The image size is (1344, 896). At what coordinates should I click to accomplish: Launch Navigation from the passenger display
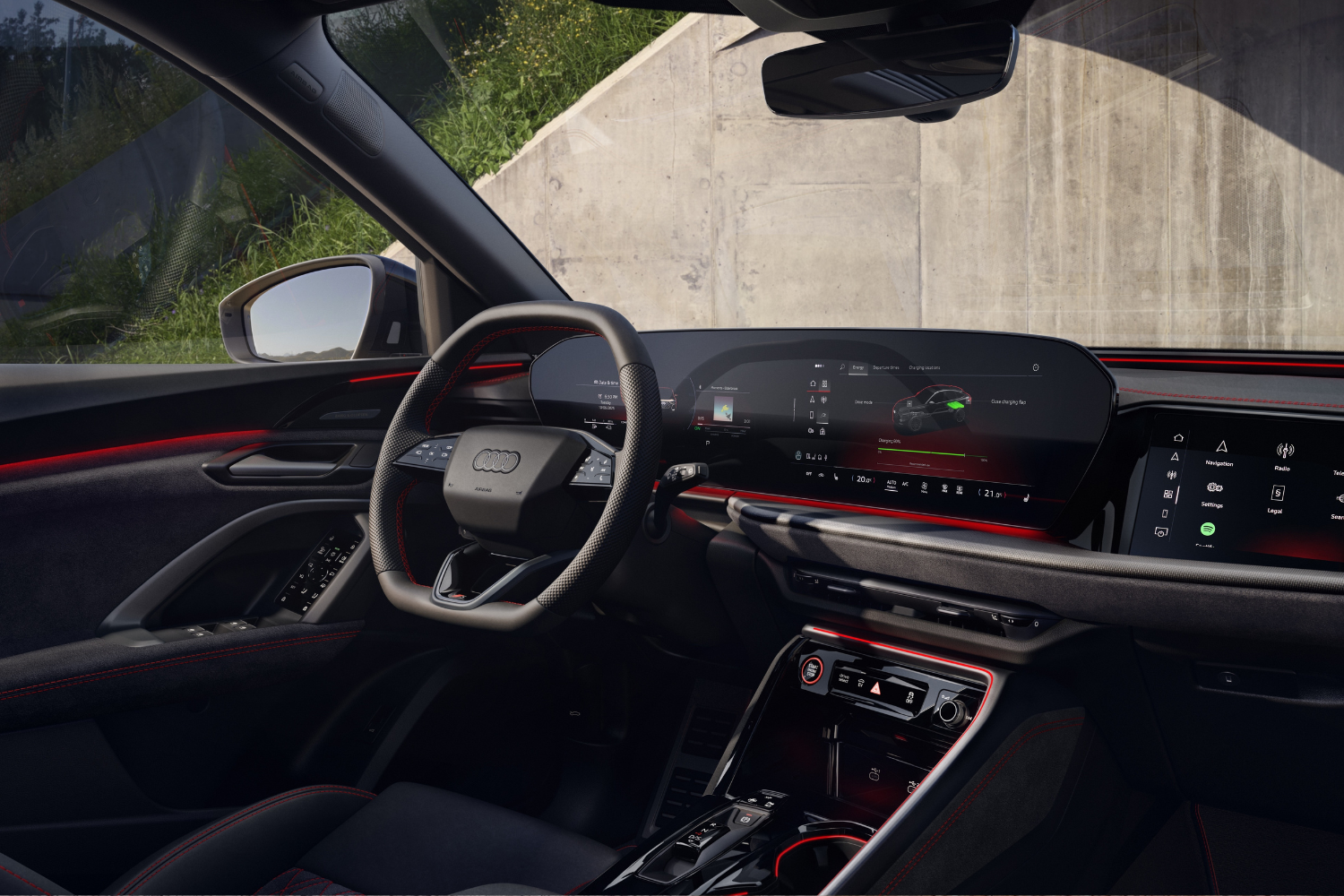tap(1222, 446)
